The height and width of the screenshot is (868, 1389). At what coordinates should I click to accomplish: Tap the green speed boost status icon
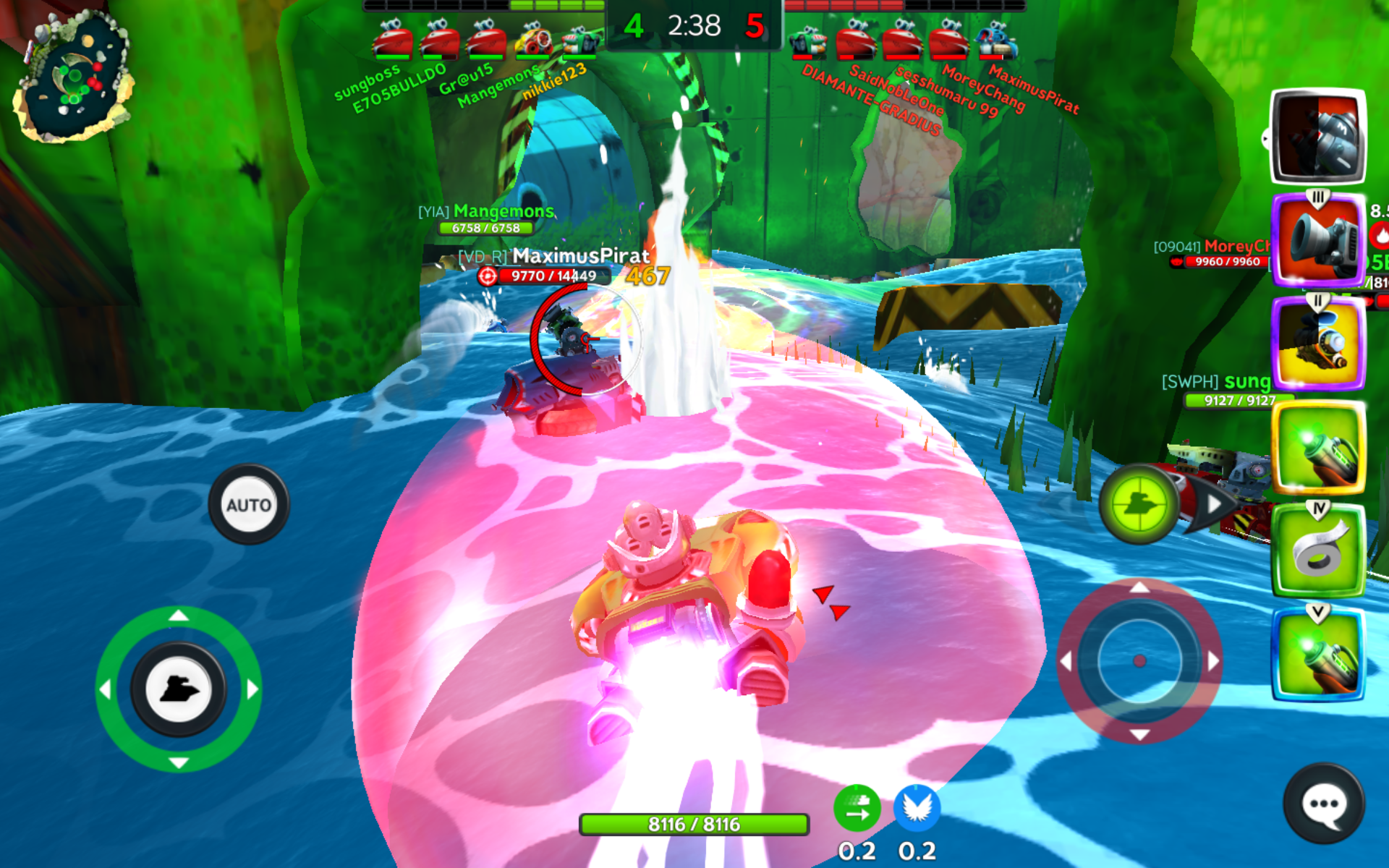857,808
